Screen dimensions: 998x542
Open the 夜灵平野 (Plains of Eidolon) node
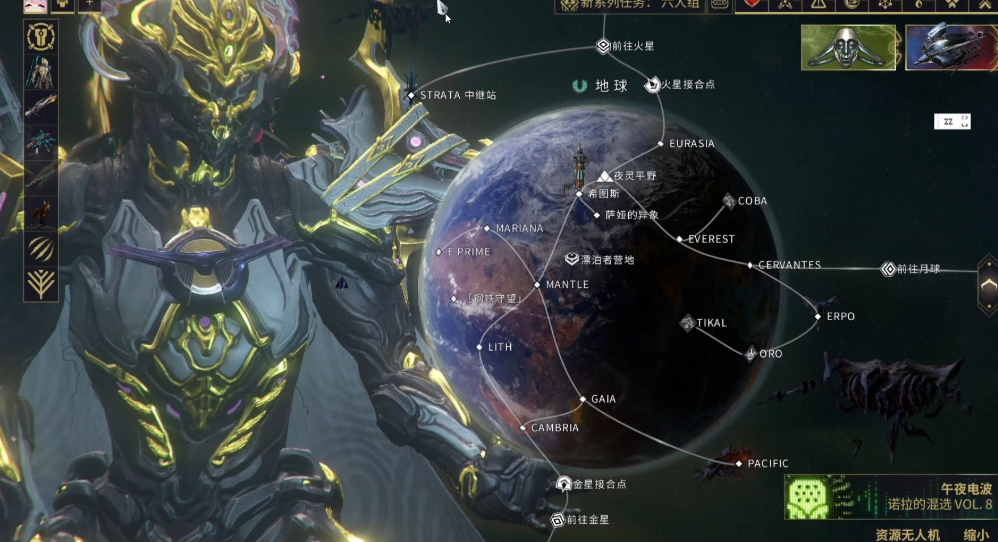tap(605, 176)
